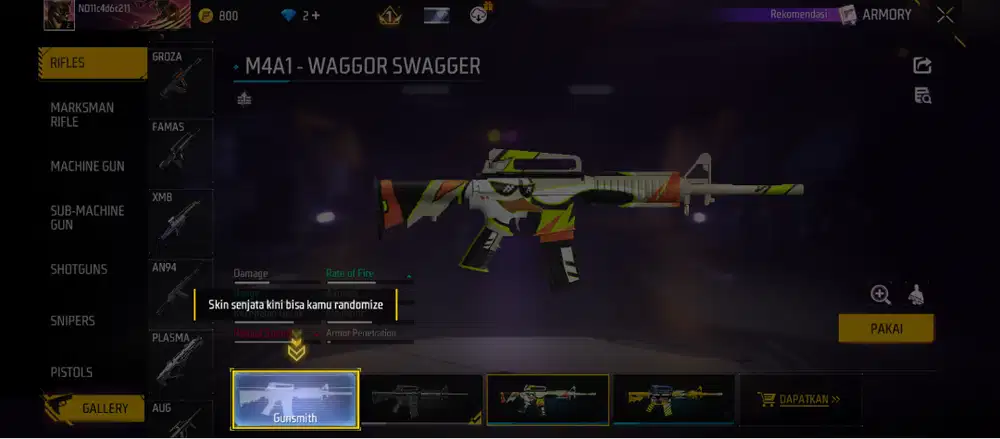This screenshot has width=1000, height=439.
Task: Select the Rifles weapon category
Action: tap(92, 63)
